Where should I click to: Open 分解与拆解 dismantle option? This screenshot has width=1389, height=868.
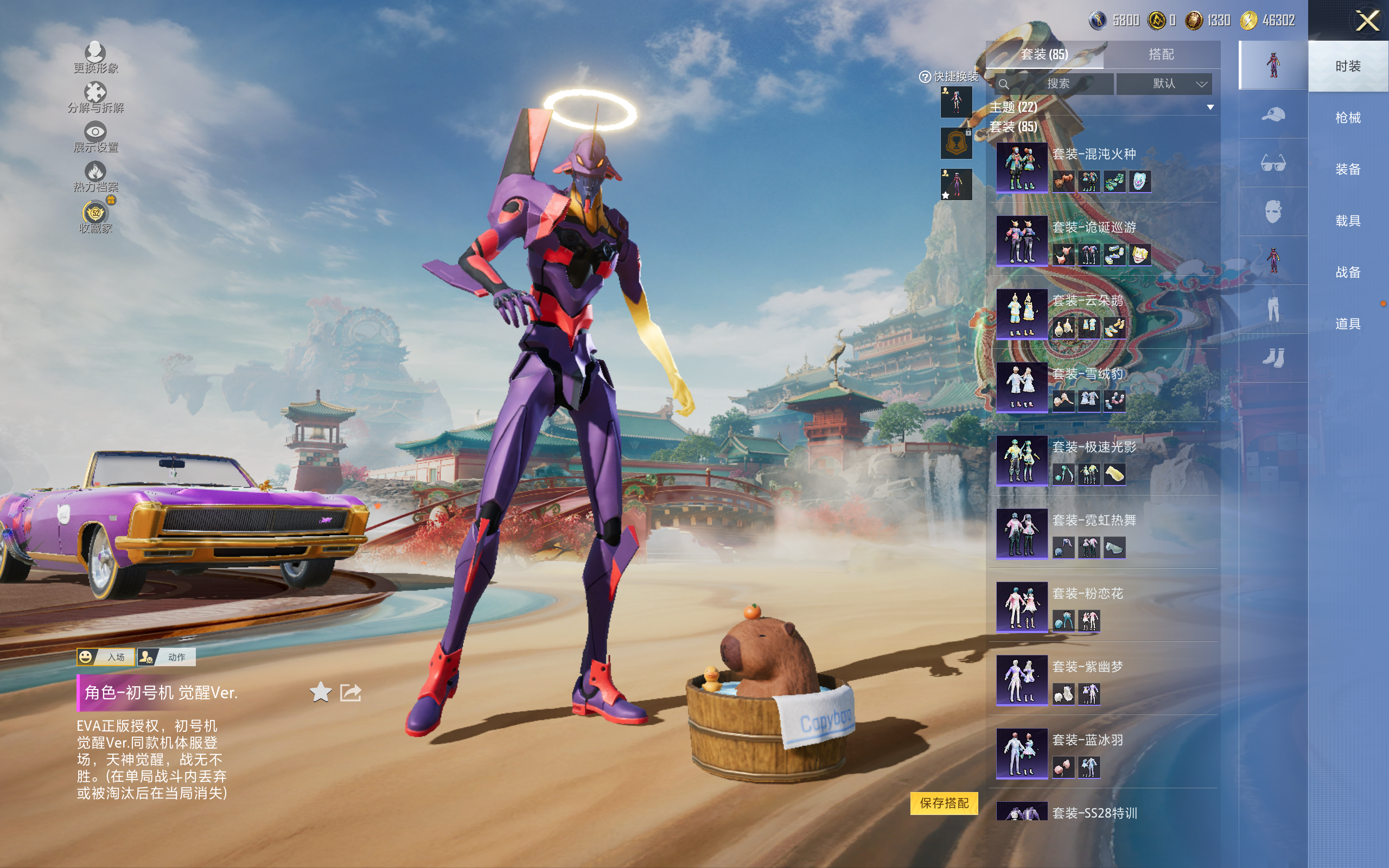tap(95, 98)
